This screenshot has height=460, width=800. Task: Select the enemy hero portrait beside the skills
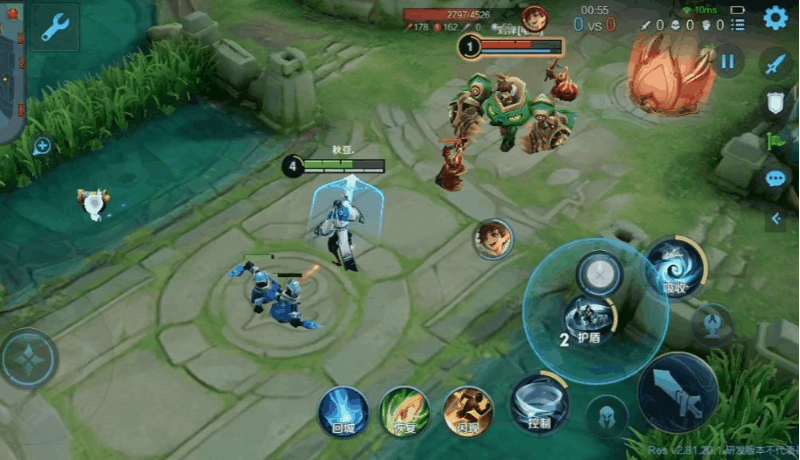point(493,239)
